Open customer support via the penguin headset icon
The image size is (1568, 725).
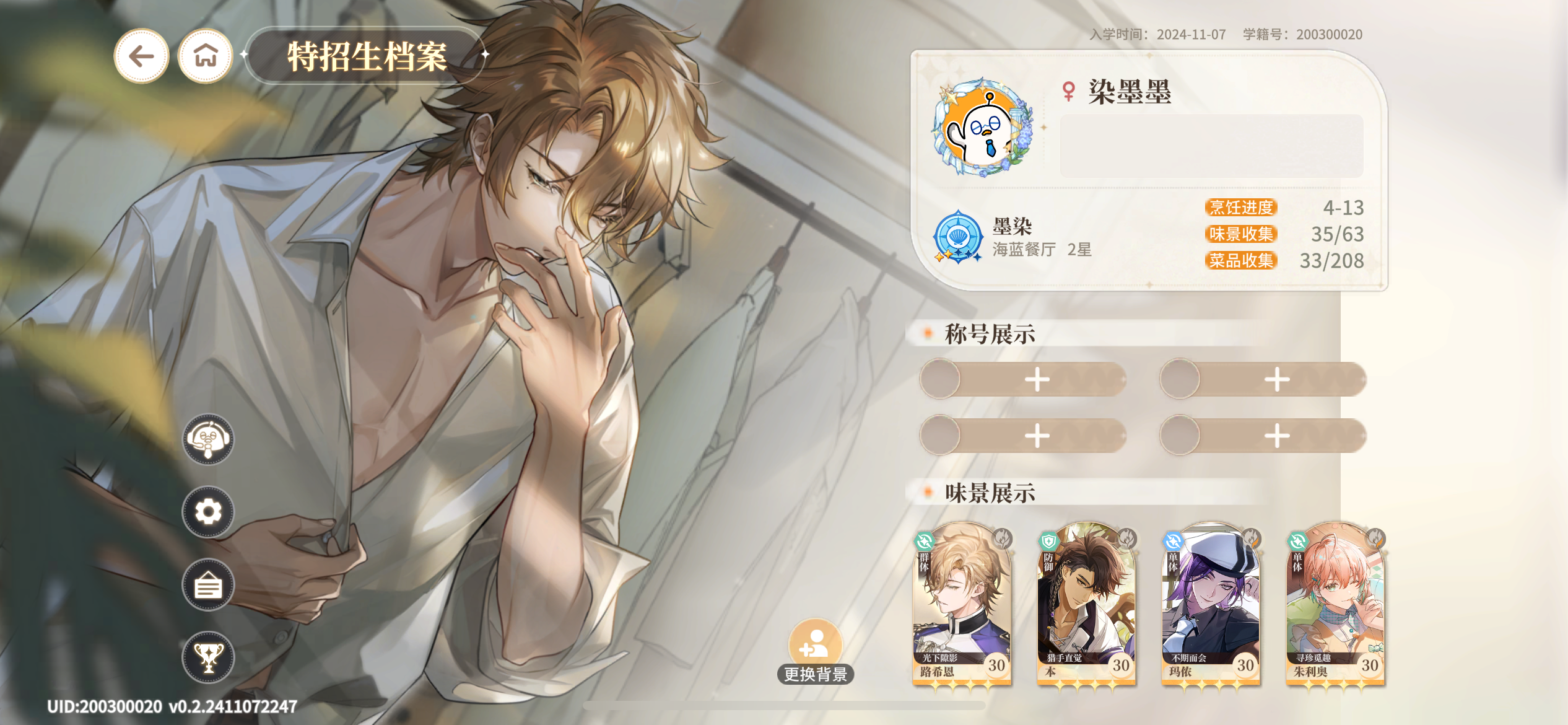pyautogui.click(x=208, y=439)
